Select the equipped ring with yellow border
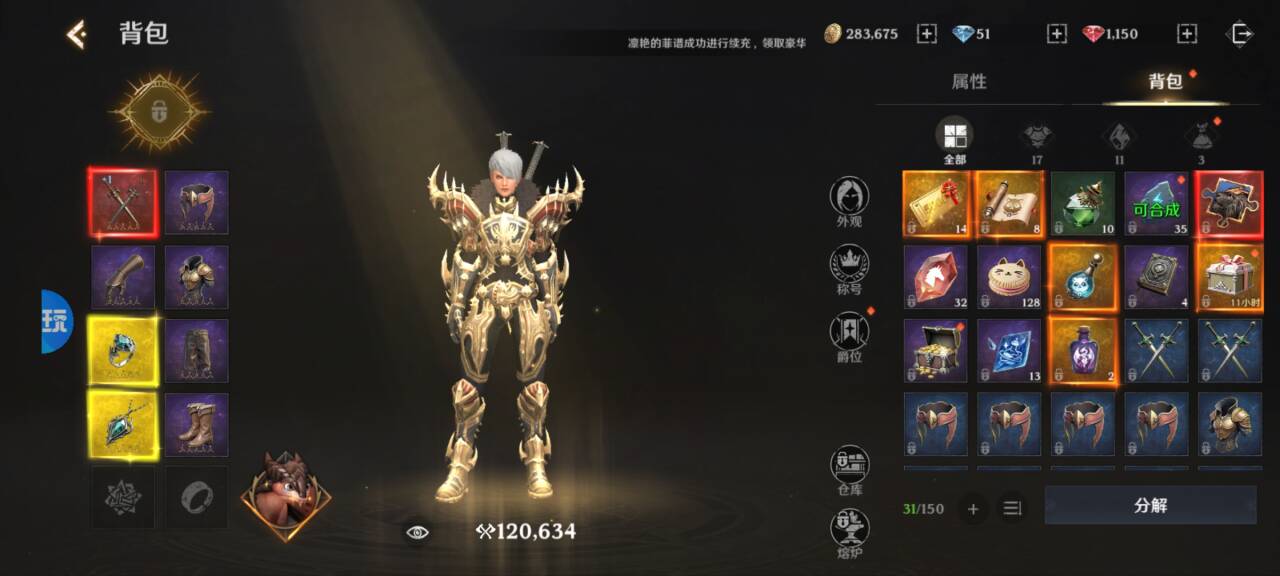1280x576 pixels. coord(123,351)
